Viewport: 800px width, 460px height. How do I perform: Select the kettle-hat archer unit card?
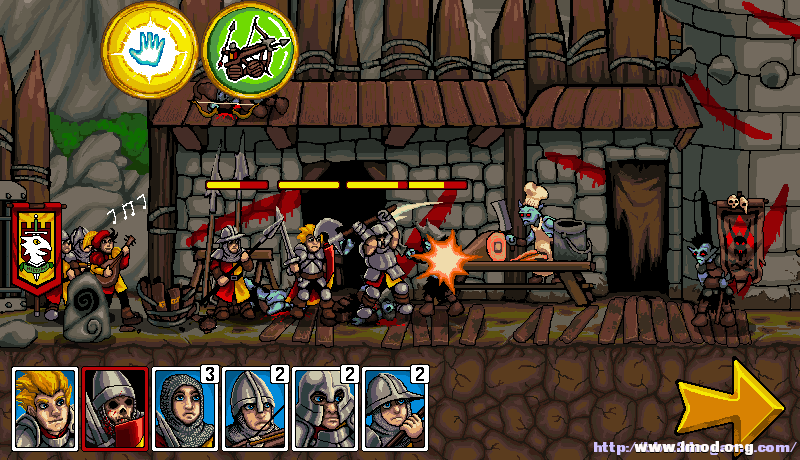tap(395, 408)
